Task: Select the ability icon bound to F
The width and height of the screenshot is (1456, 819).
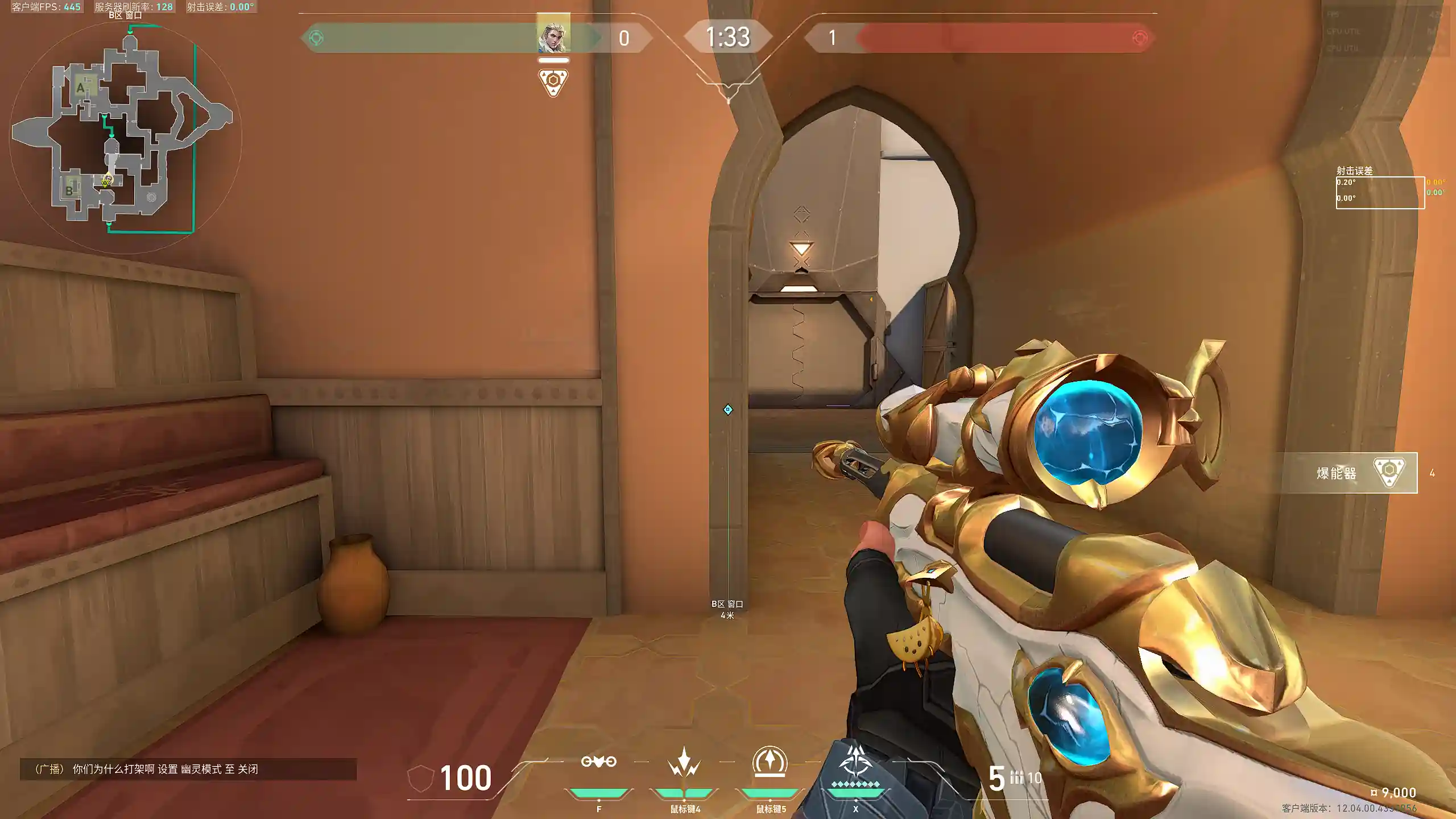Action: click(x=598, y=762)
